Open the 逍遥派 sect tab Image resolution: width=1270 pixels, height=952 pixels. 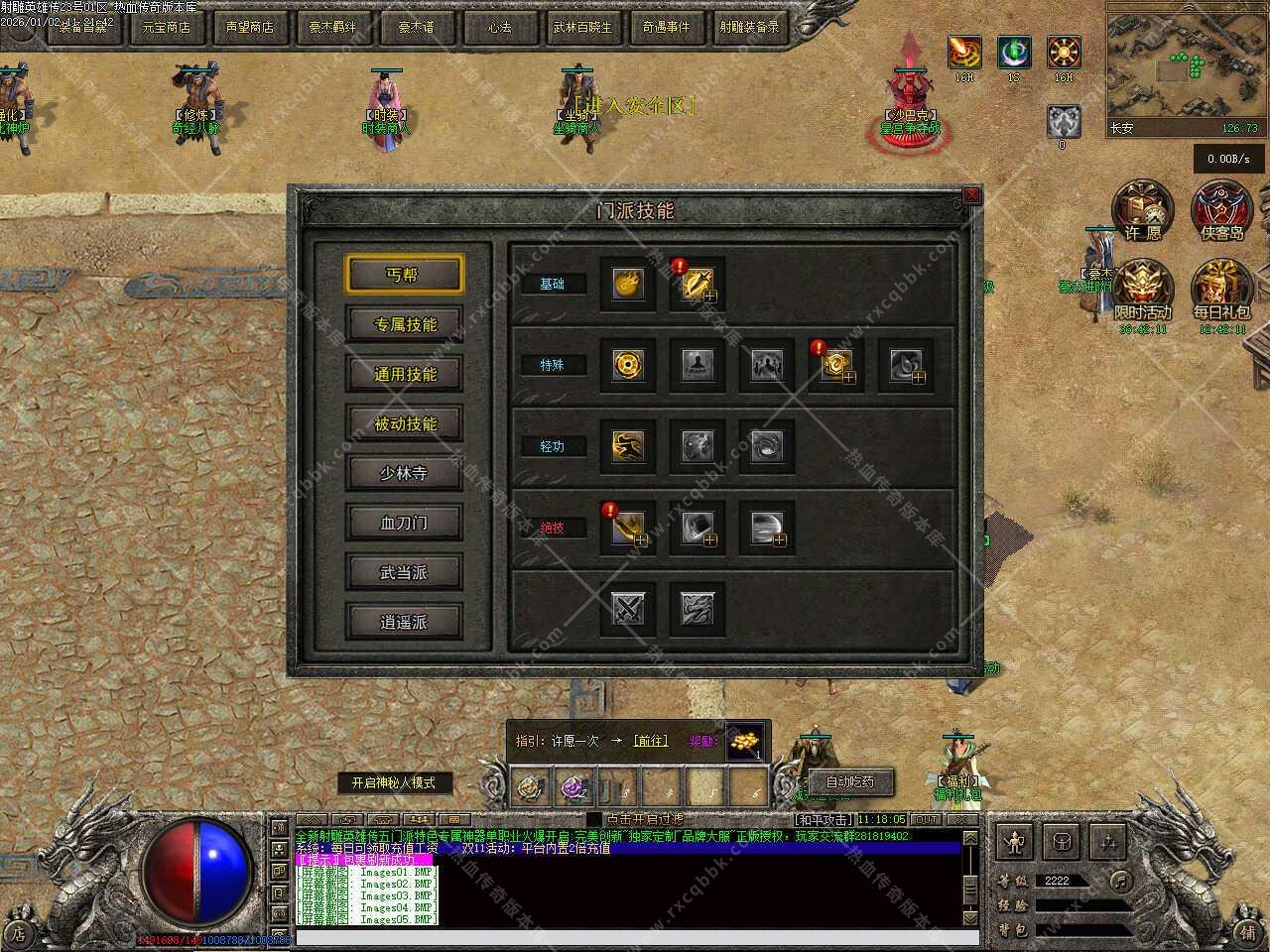pos(404,622)
